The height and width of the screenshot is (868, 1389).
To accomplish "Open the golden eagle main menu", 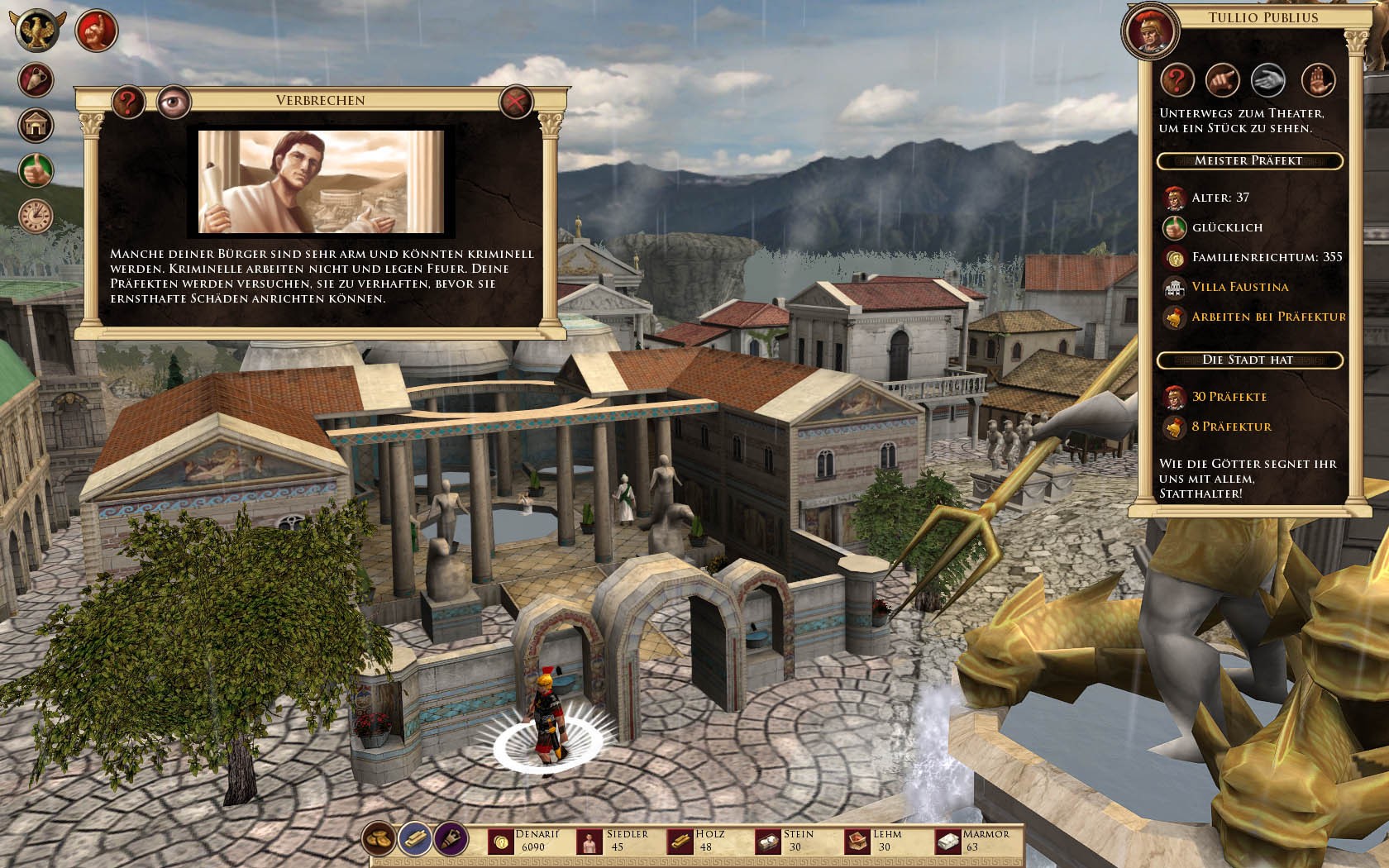I will pyautogui.click(x=36, y=31).
